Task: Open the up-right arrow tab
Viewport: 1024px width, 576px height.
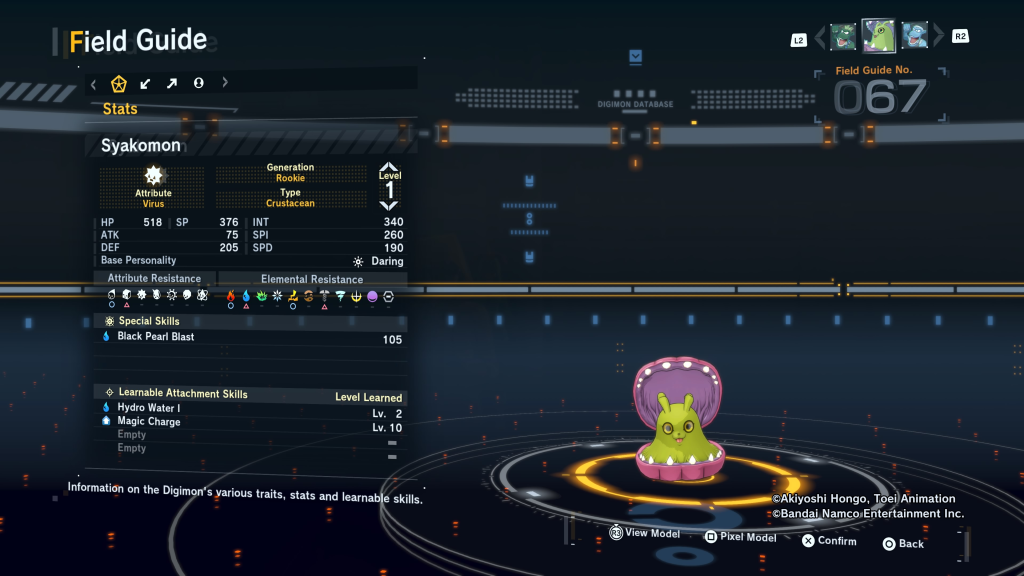Action: pos(172,83)
